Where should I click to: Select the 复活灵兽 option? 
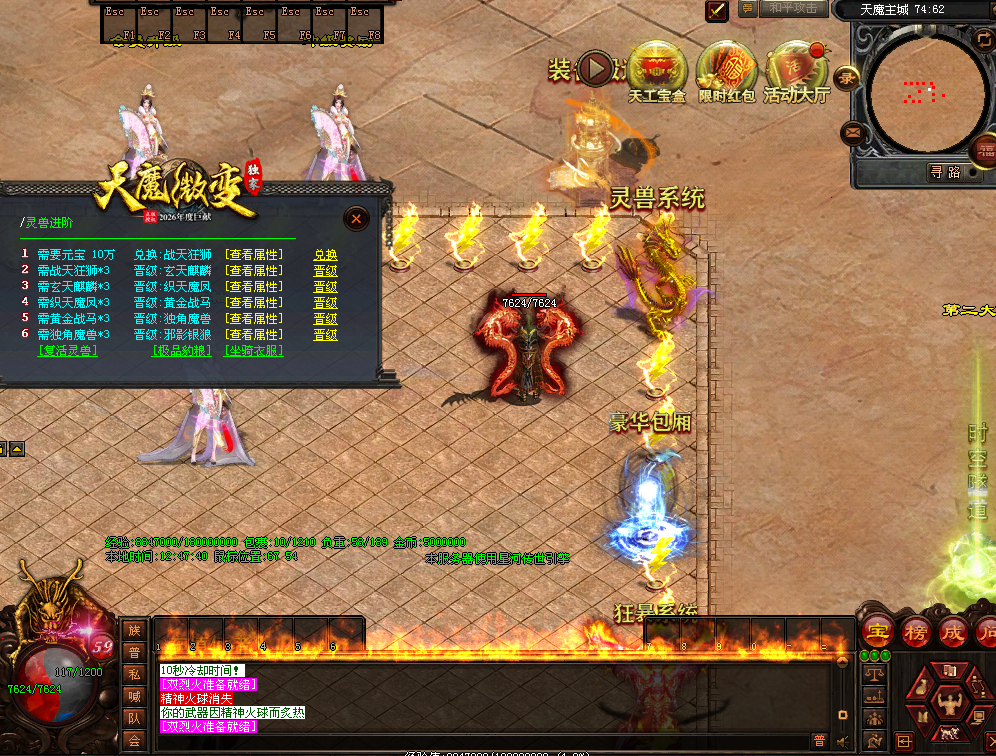67,351
